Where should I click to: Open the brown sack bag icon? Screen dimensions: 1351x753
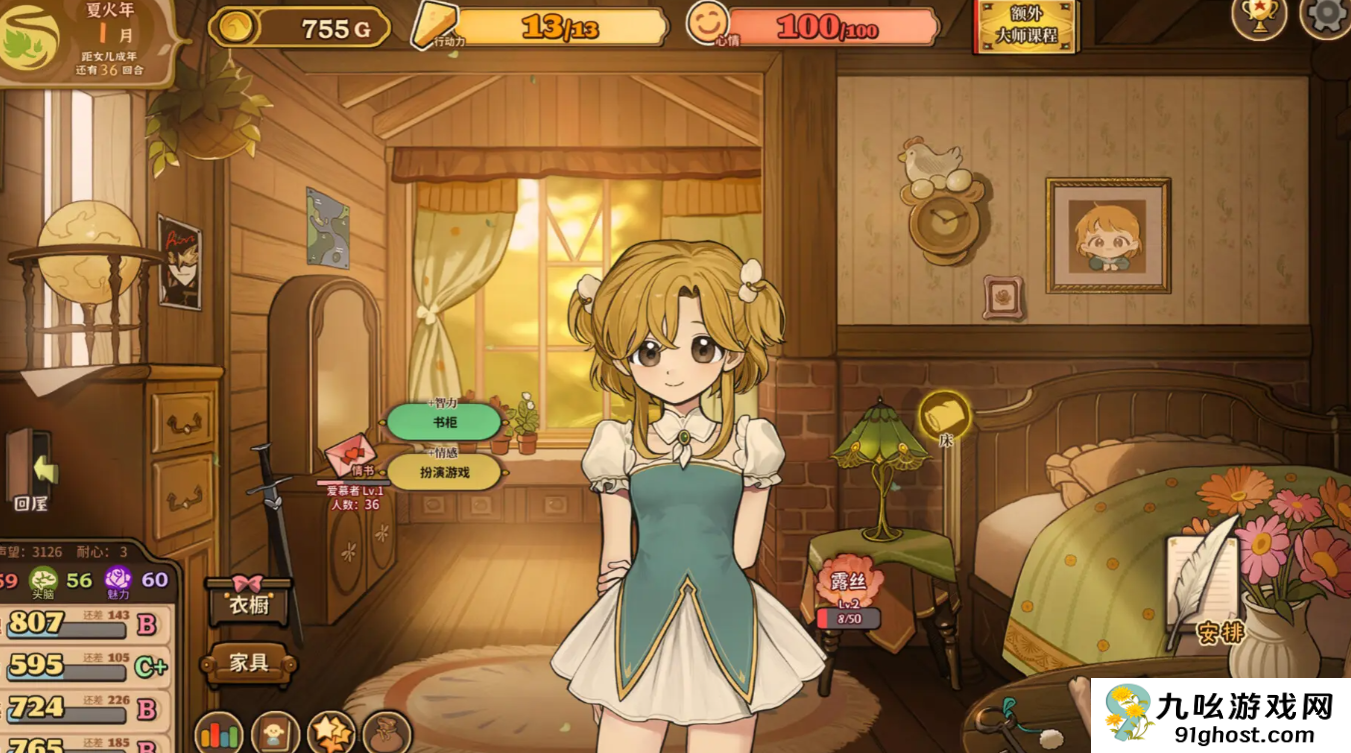[387, 734]
